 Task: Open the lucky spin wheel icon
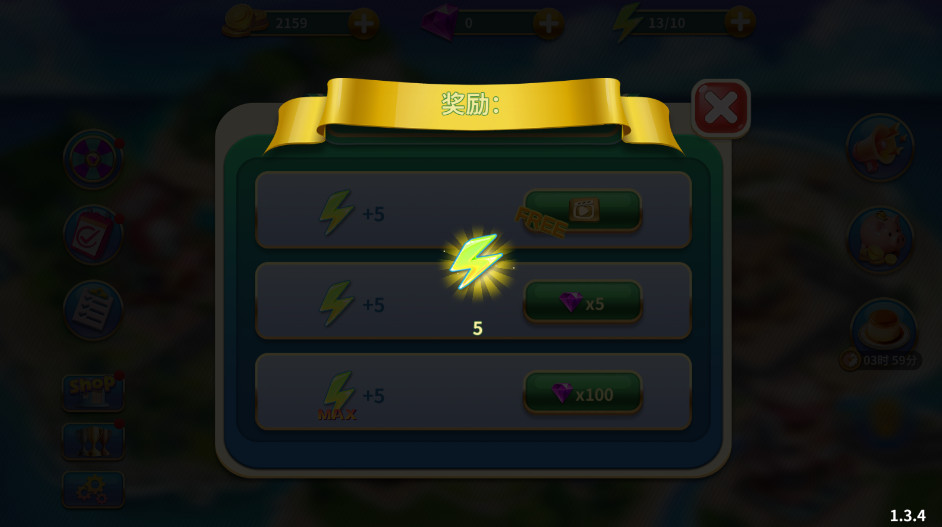(93, 158)
